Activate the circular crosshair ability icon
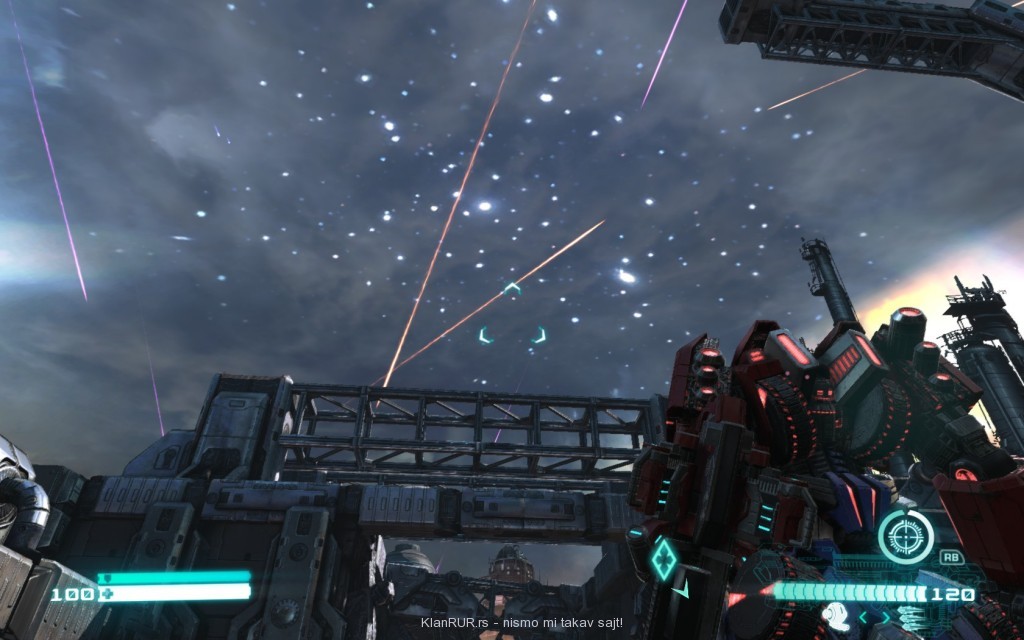The image size is (1024, 640). coord(905,537)
